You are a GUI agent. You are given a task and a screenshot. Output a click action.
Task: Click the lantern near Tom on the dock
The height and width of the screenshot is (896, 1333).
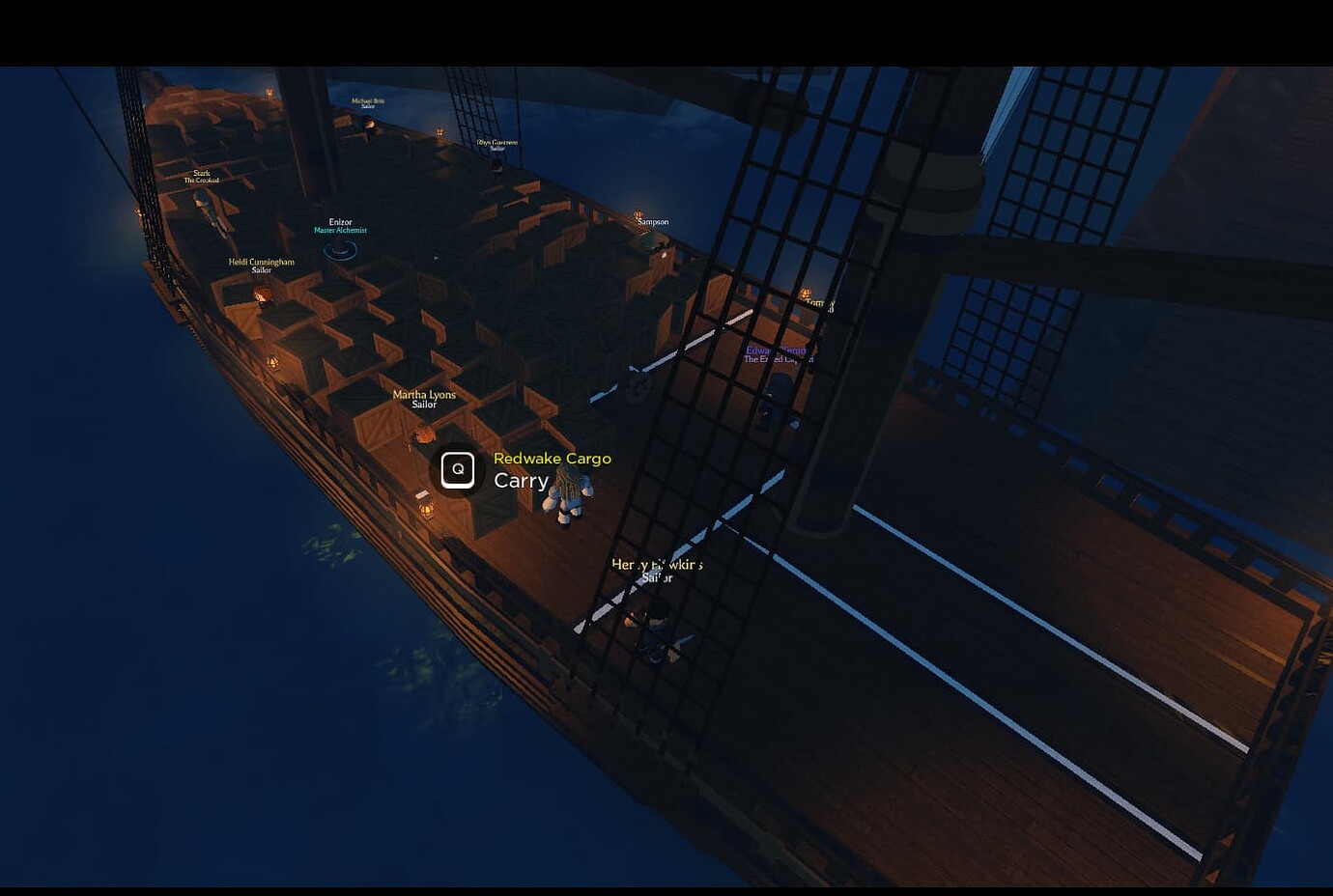coord(807,291)
